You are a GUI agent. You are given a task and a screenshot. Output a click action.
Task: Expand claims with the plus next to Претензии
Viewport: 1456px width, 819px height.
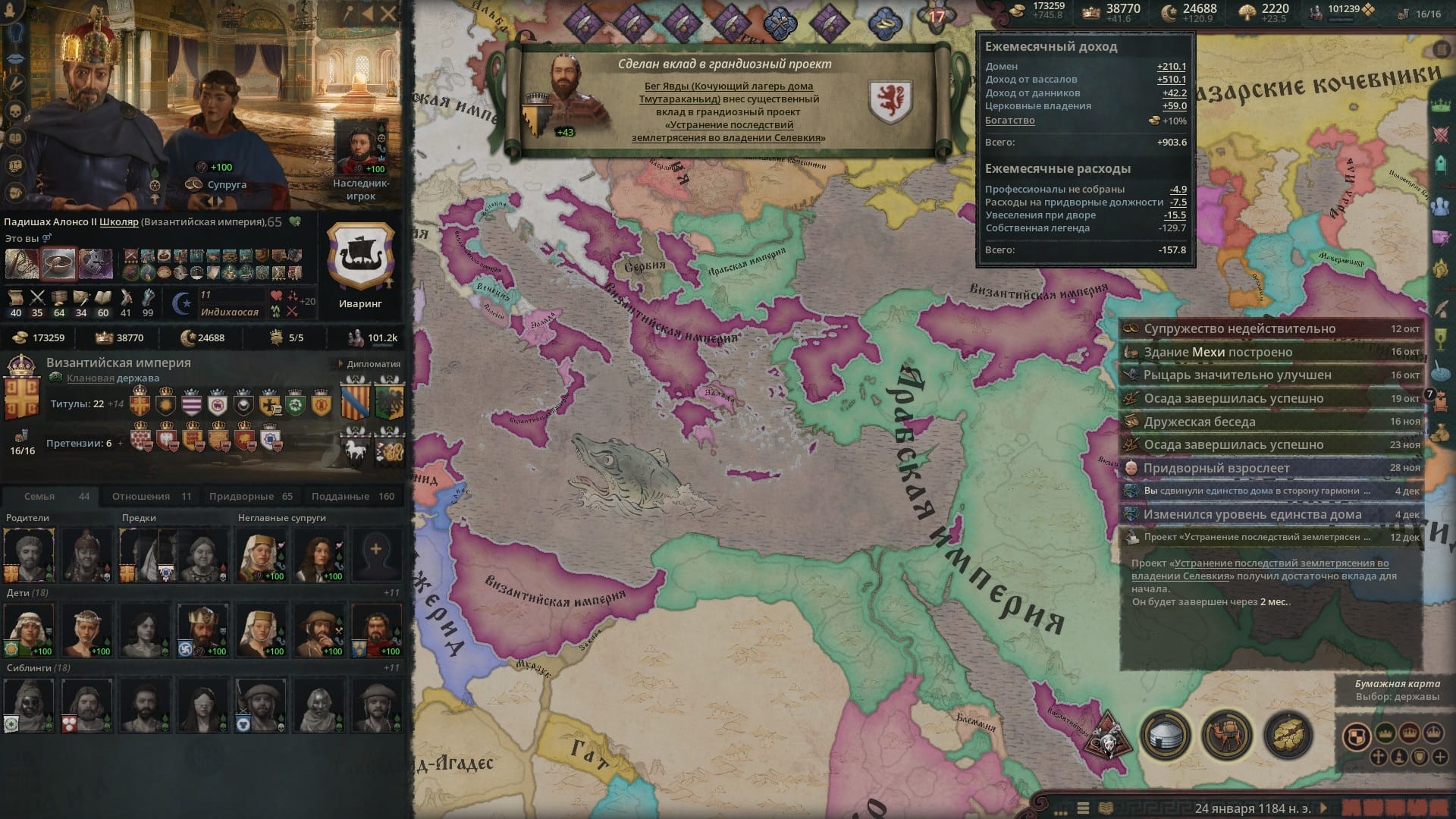[x=120, y=442]
